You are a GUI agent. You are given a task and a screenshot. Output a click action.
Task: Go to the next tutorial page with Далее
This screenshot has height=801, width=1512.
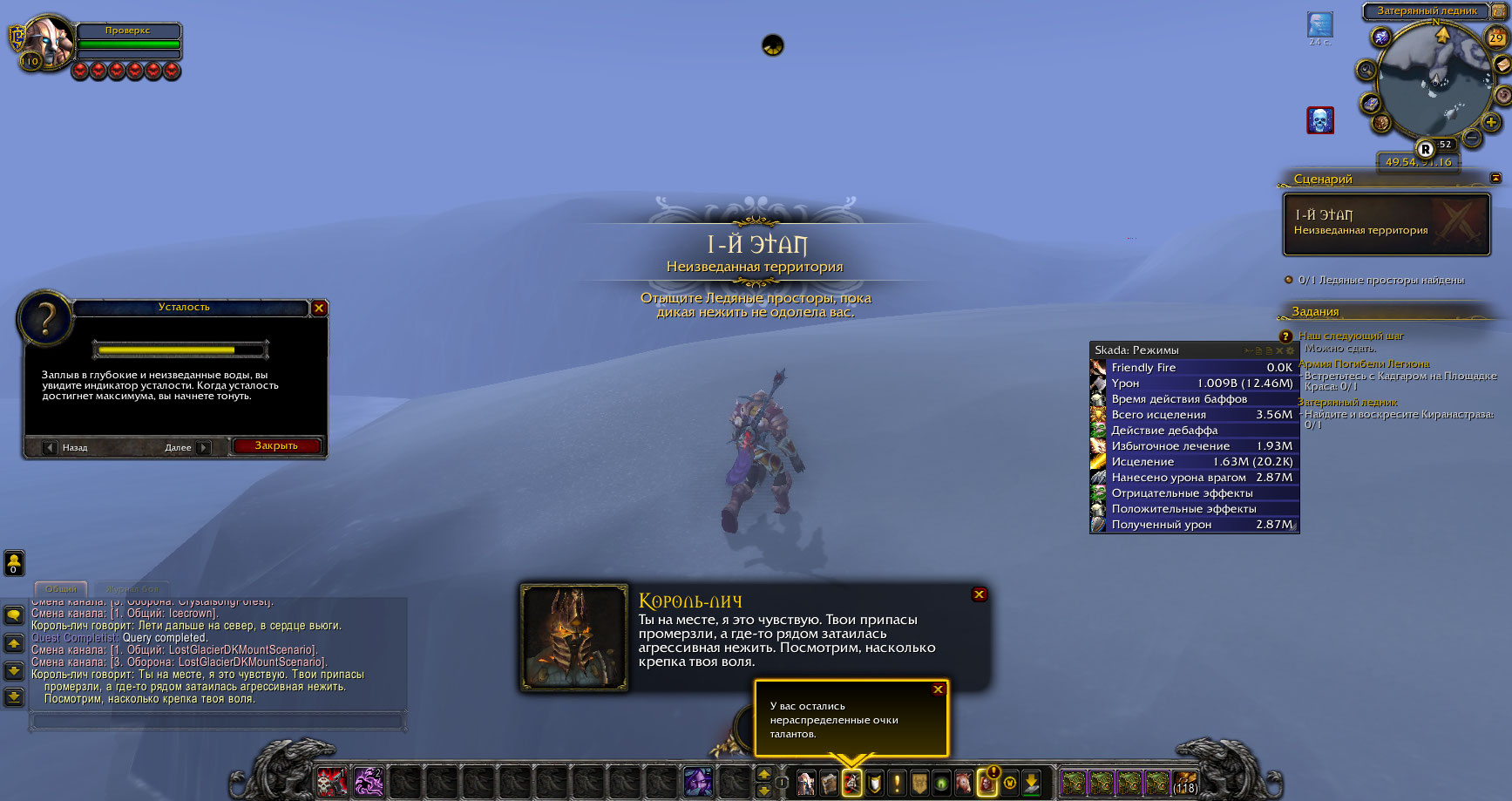(x=203, y=448)
